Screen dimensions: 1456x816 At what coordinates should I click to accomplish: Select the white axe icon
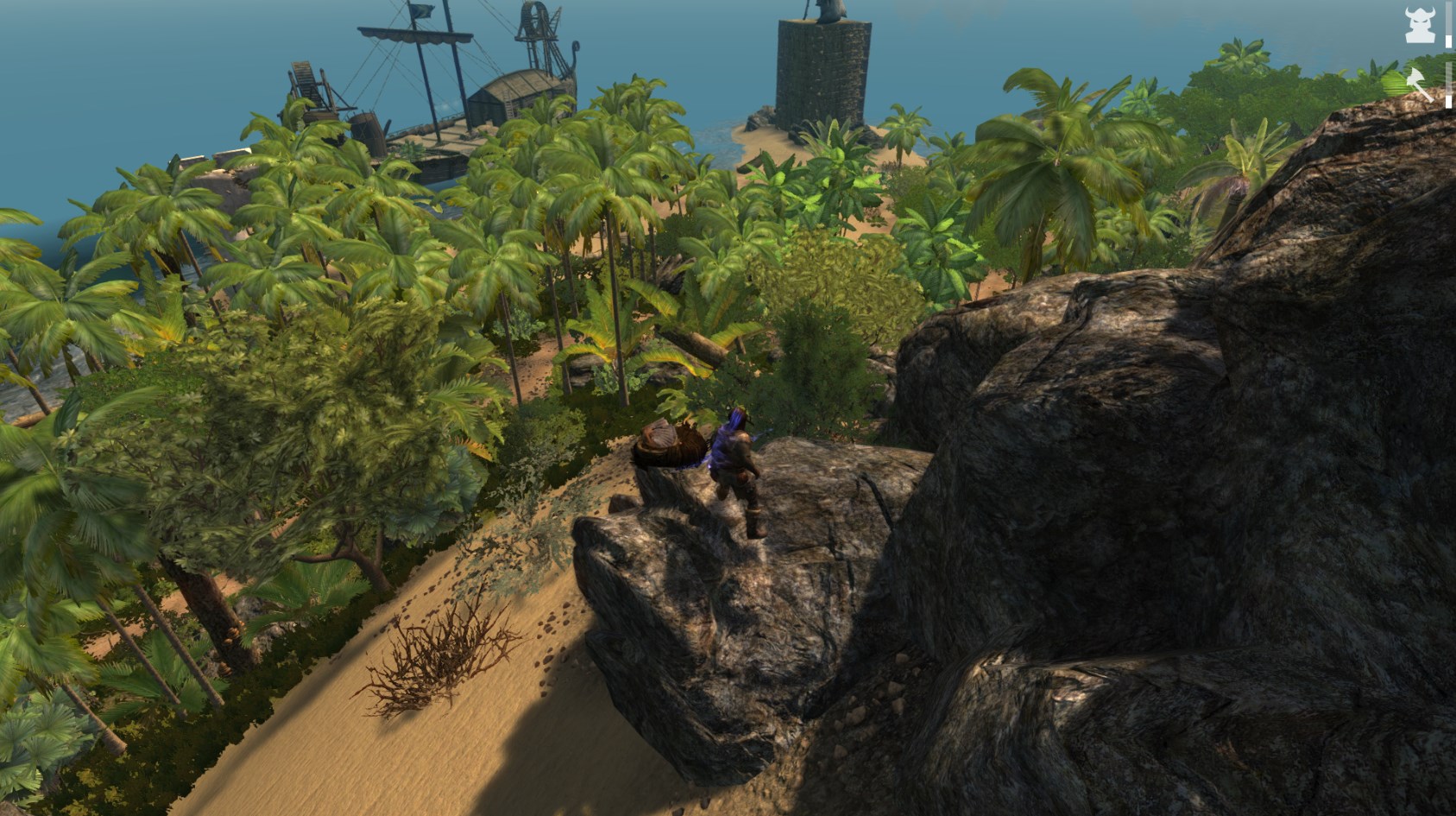tap(1419, 84)
